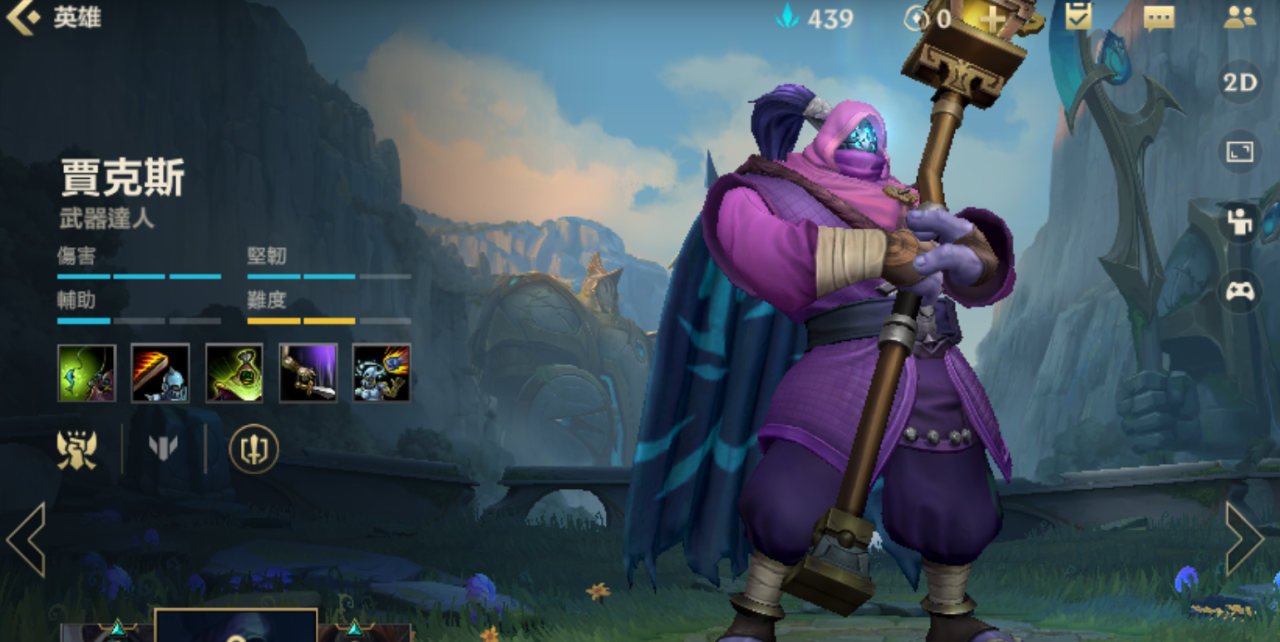View the flaming staff leap ability icon

160,373
